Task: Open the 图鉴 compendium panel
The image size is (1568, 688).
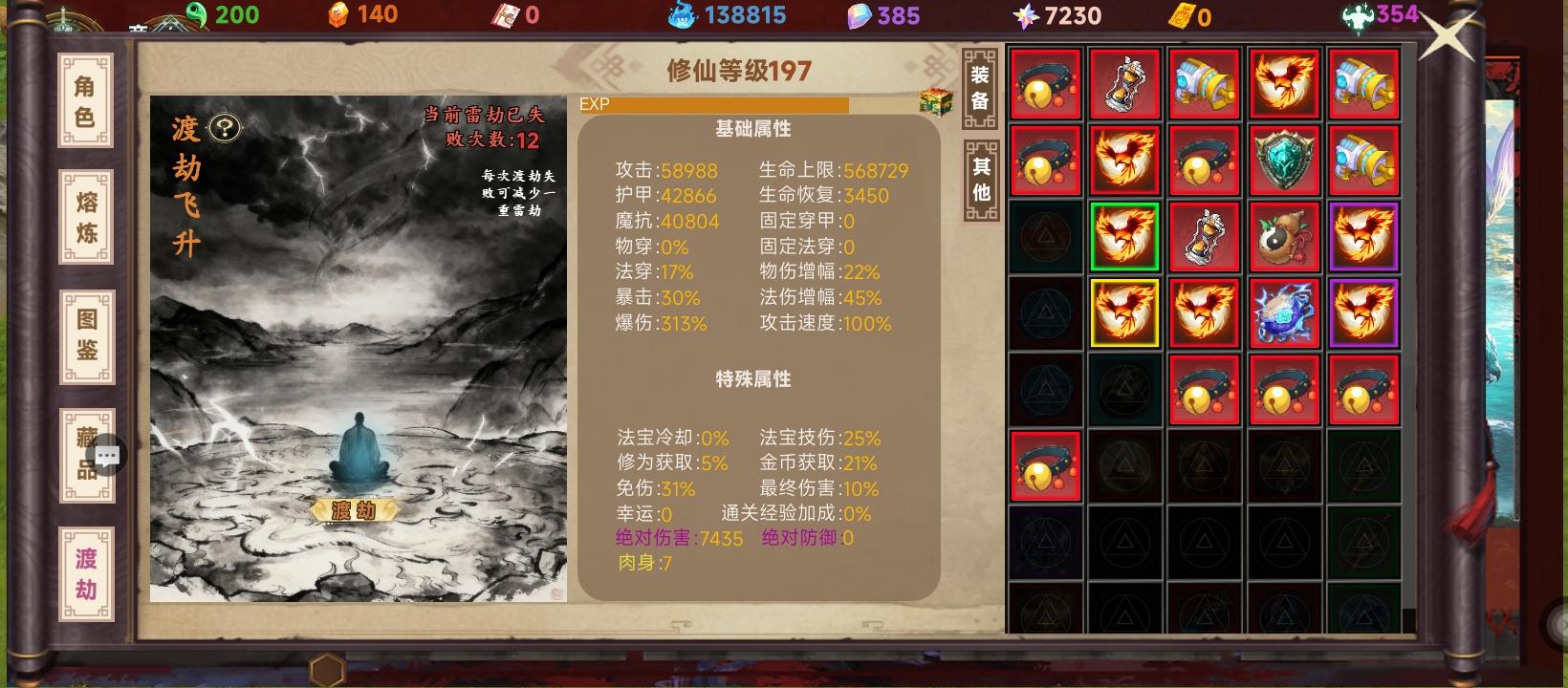Action: click(x=85, y=336)
